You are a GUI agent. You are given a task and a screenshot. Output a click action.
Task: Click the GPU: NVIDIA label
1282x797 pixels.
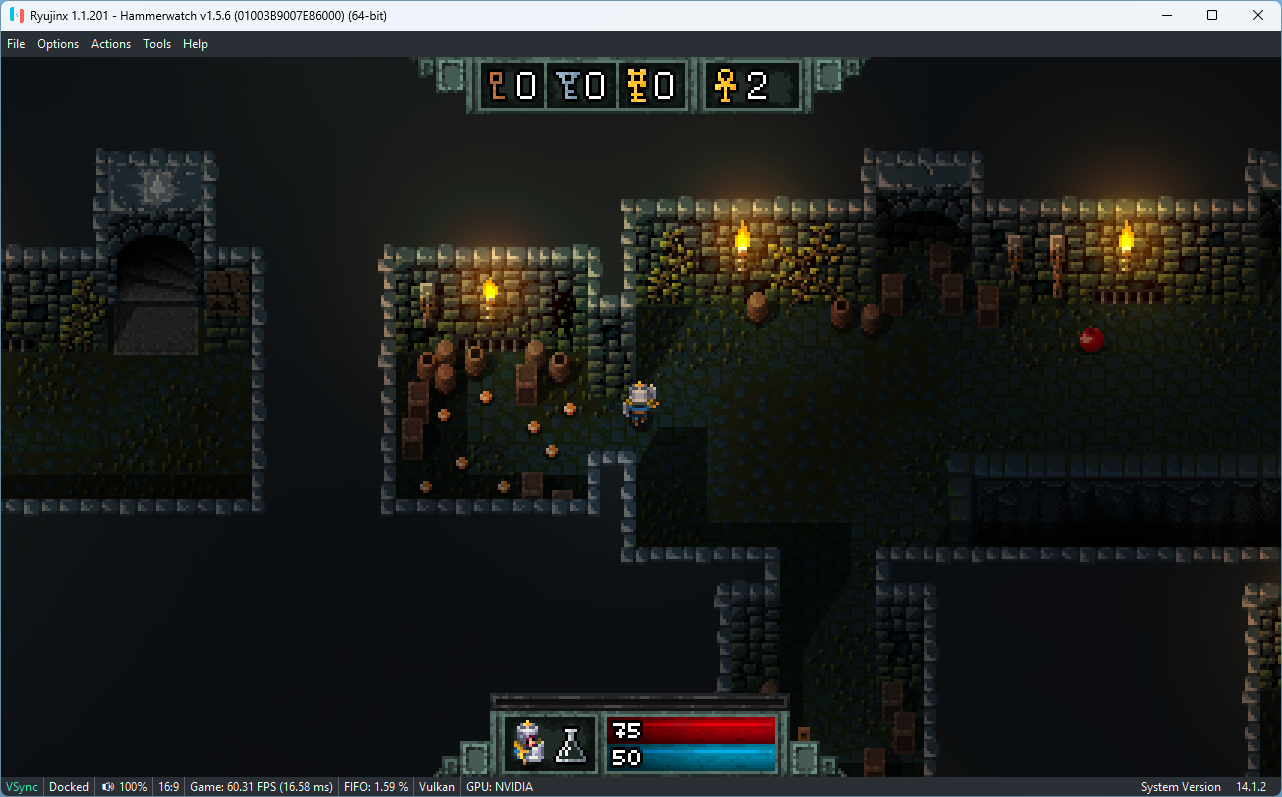498,787
